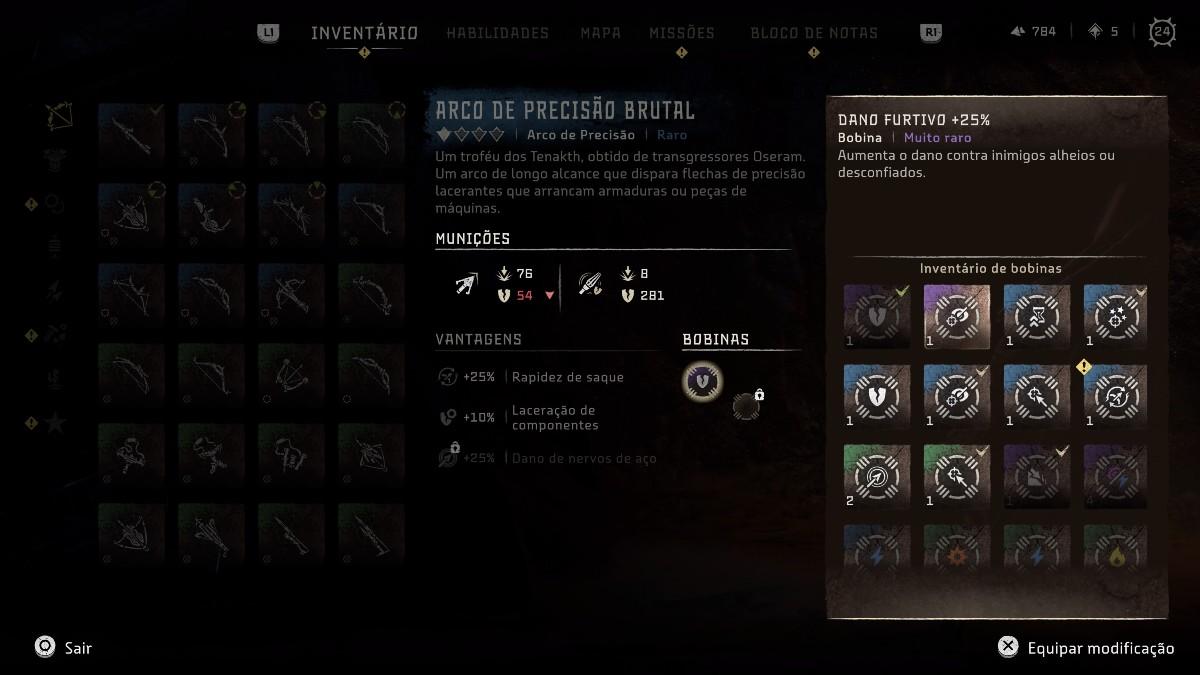Screen dimensions: 1200x675
Task: Open the bow weapons category icon
Action: (58, 115)
